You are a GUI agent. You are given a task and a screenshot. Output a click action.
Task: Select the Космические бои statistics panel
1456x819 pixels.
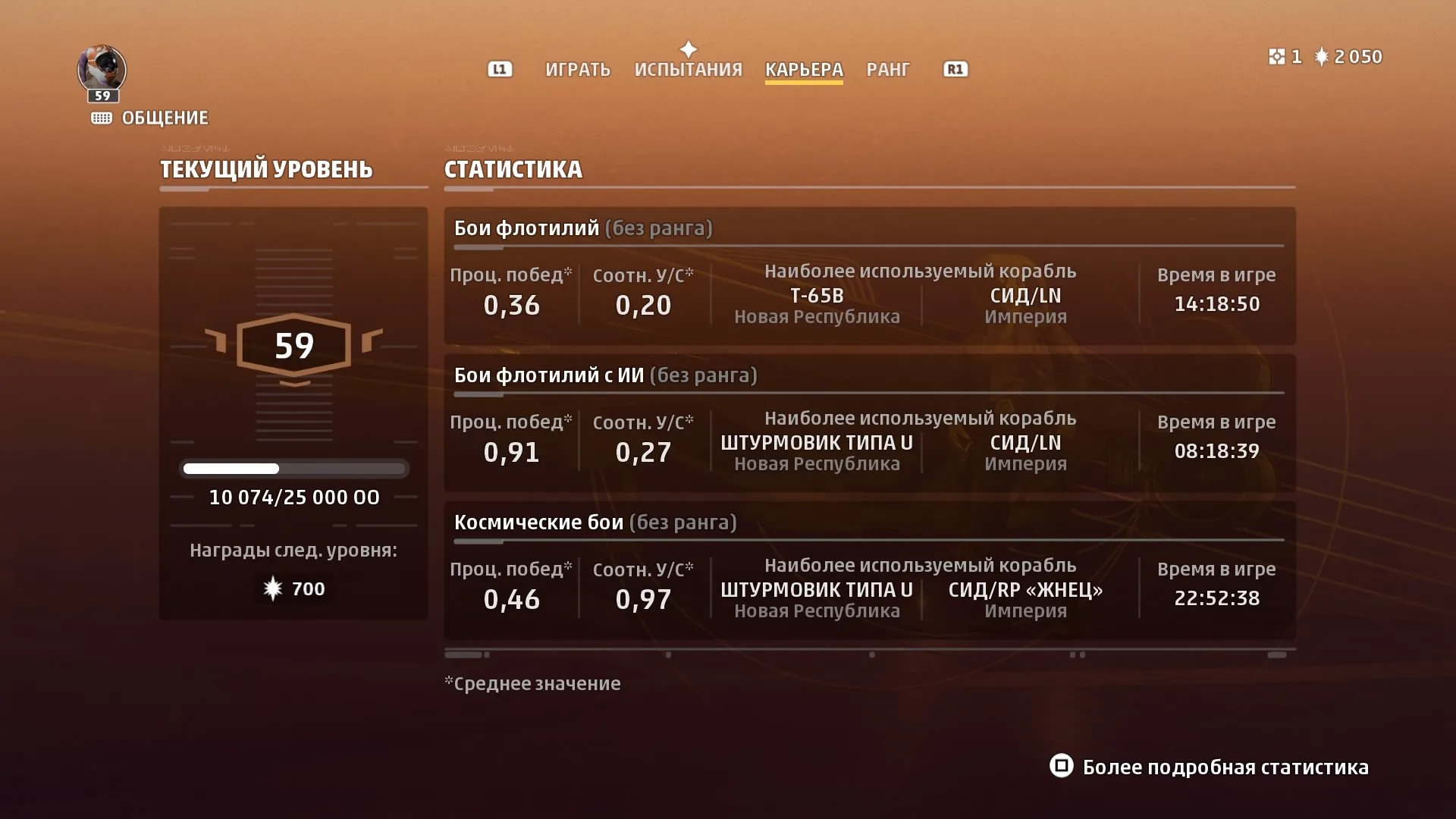(869, 570)
